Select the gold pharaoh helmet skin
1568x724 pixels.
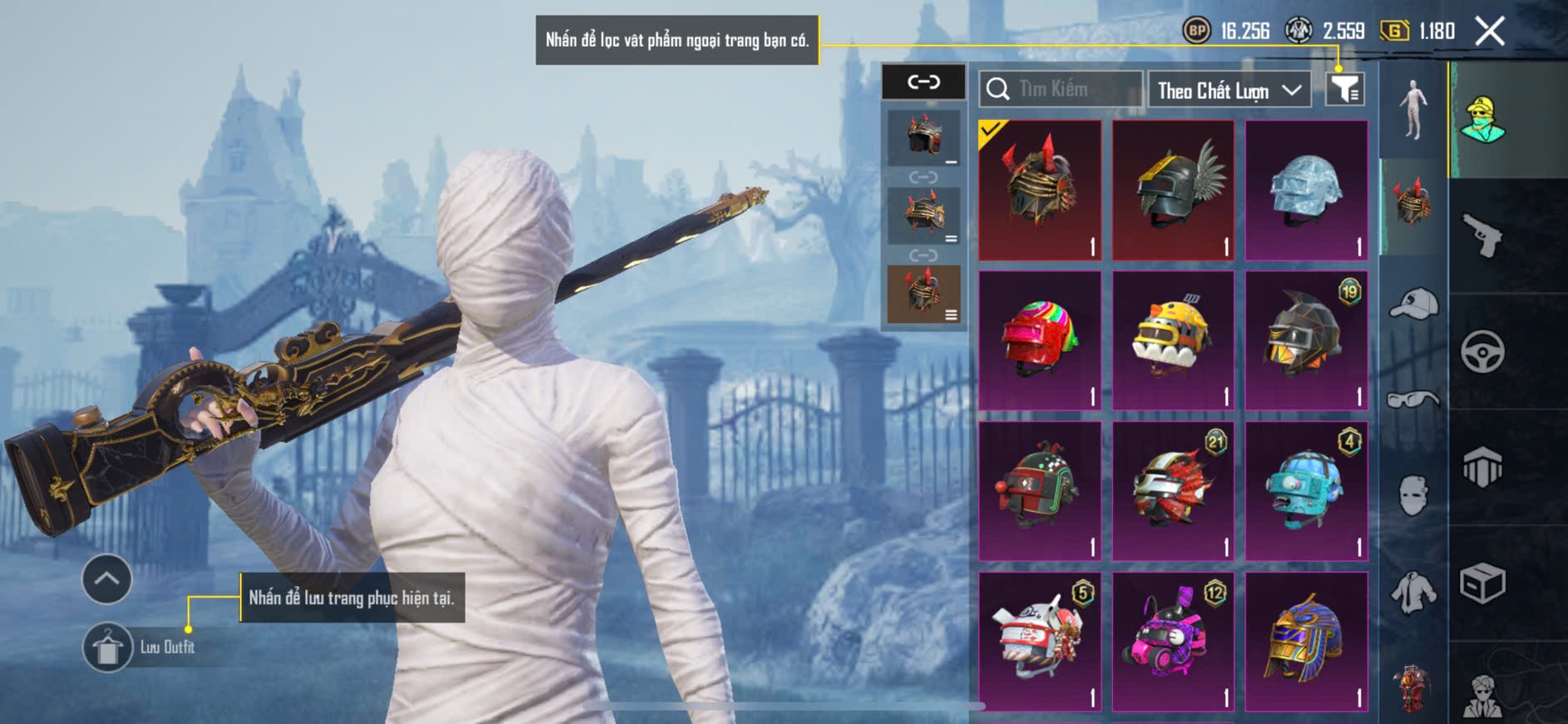(1306, 641)
